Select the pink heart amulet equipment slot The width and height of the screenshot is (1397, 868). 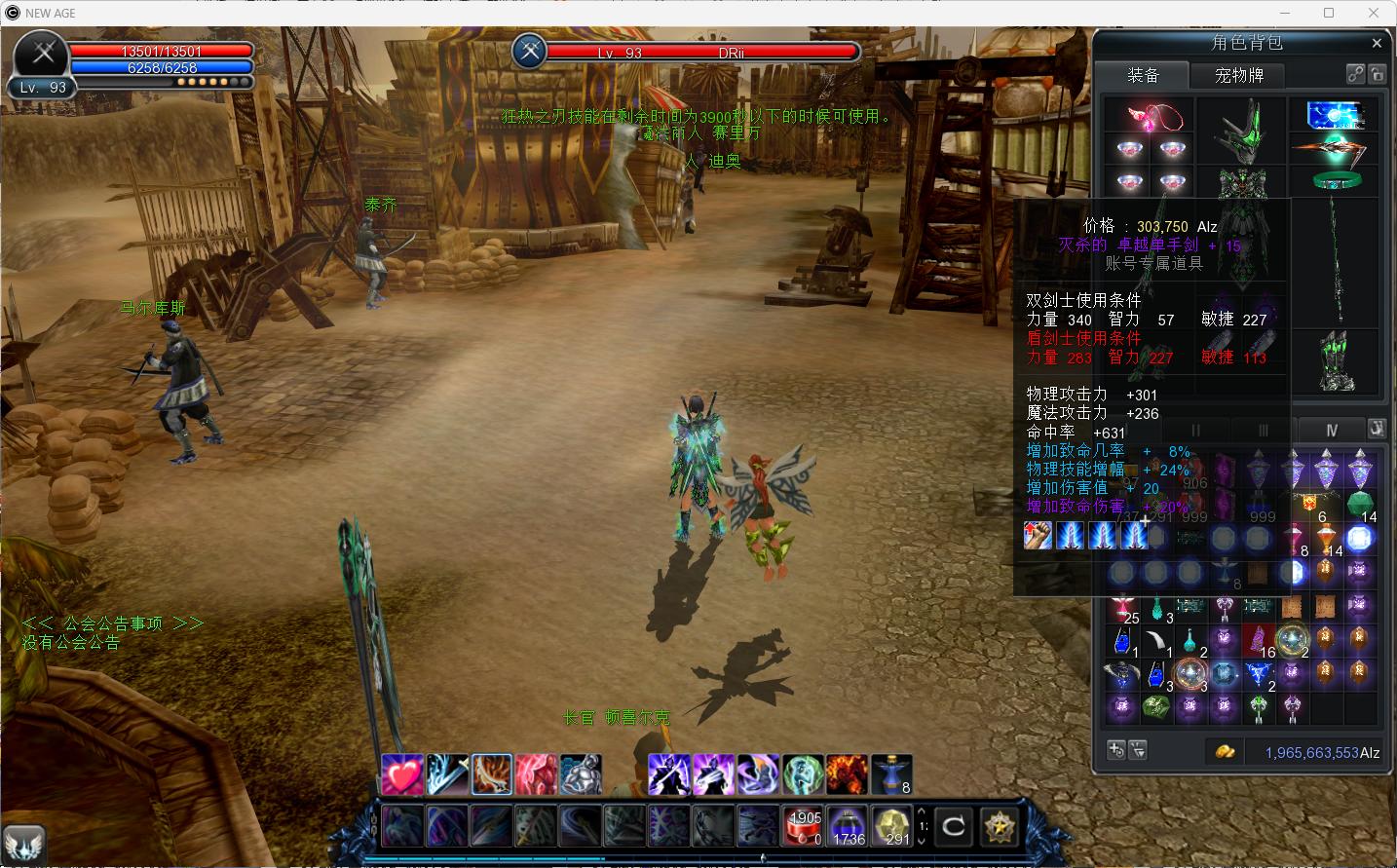(1156, 118)
